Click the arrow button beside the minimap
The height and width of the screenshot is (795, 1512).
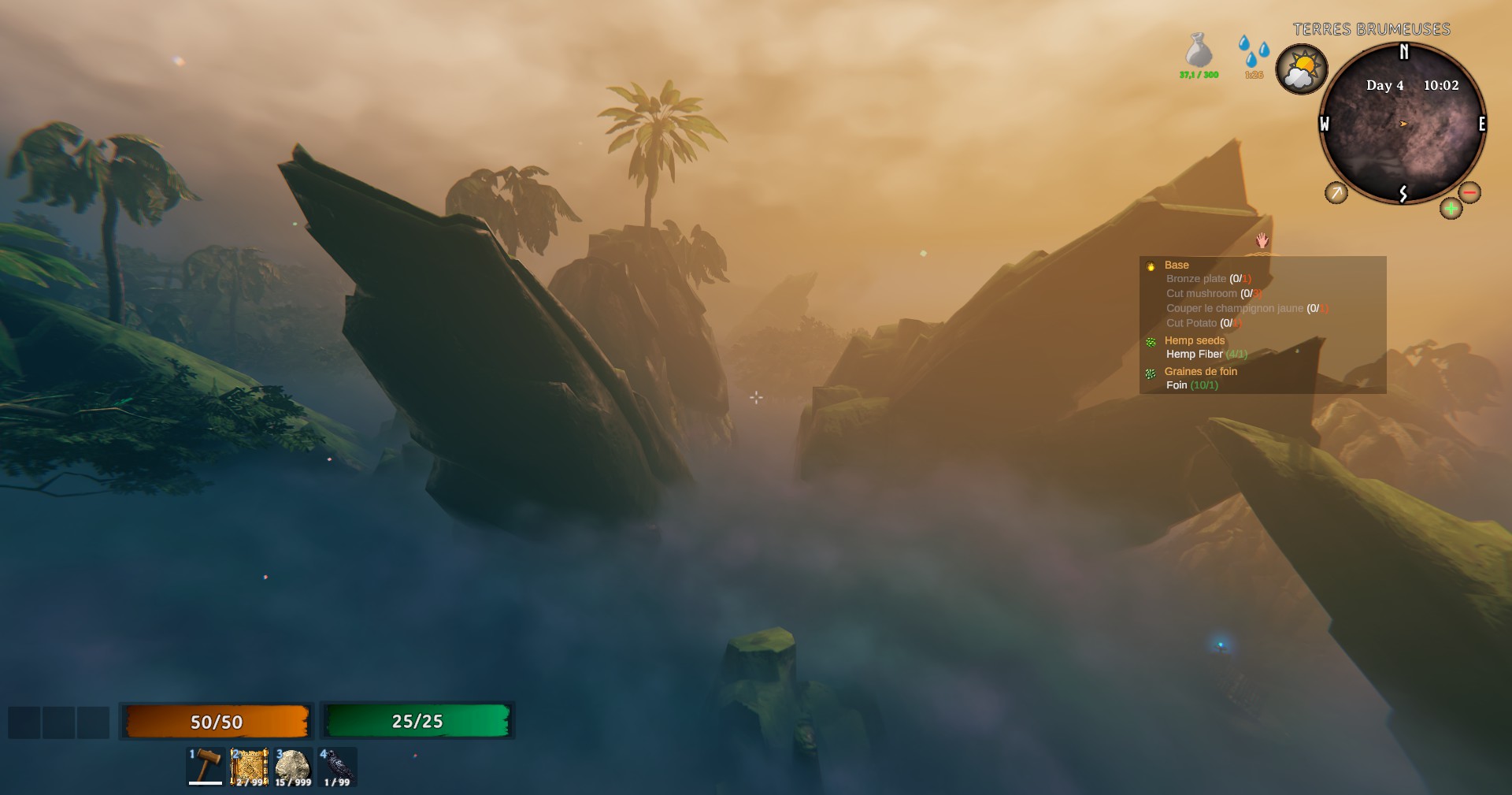(x=1336, y=192)
